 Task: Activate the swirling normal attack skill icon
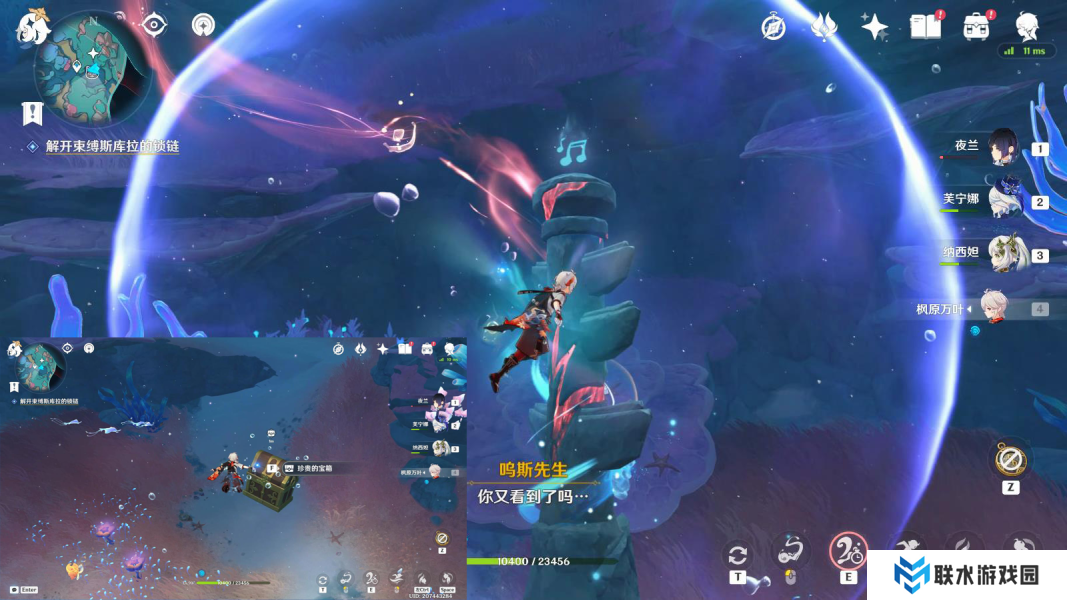(x=790, y=552)
